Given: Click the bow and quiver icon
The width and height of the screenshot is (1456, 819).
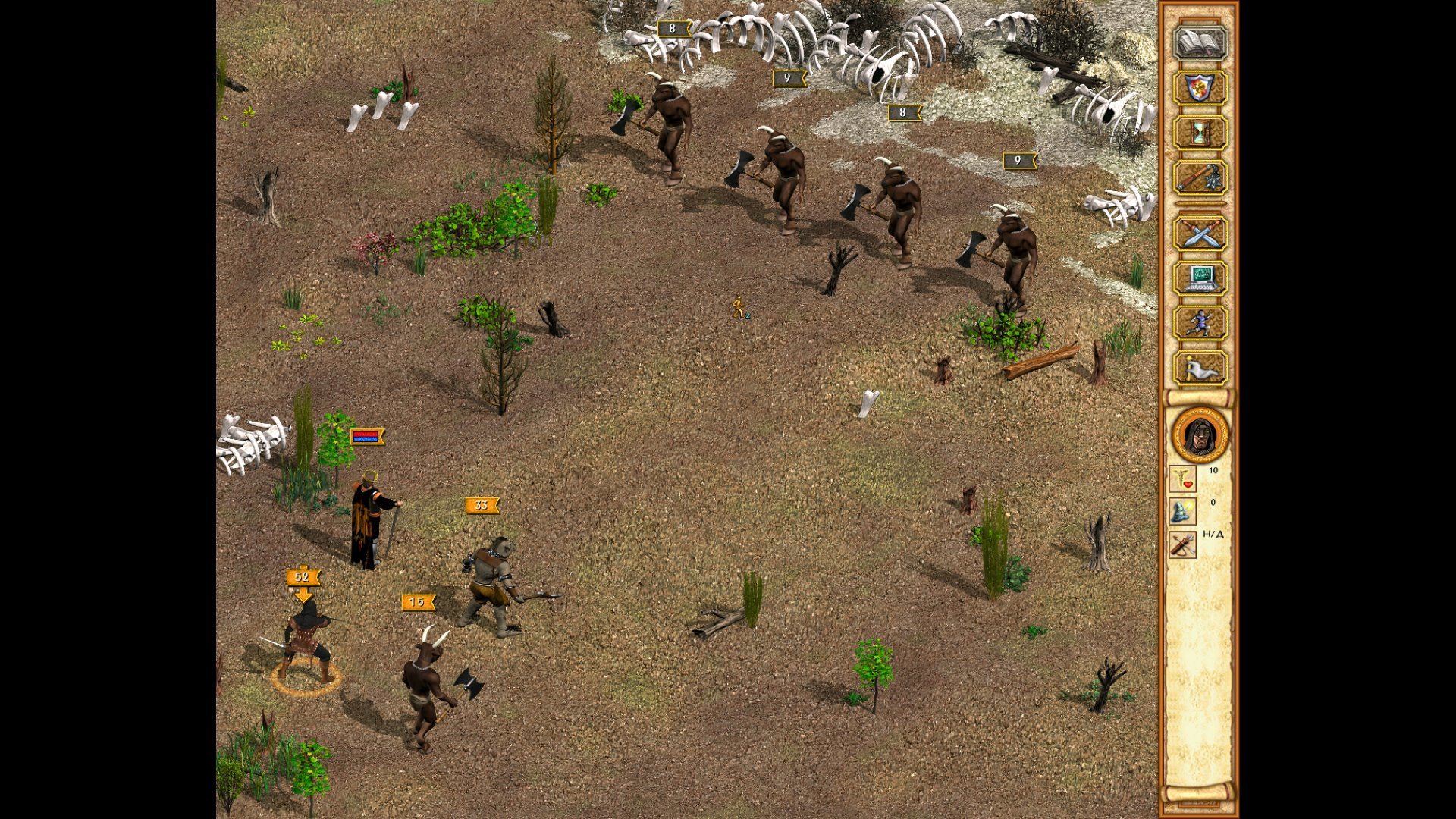Looking at the screenshot, I should tap(1182, 544).
